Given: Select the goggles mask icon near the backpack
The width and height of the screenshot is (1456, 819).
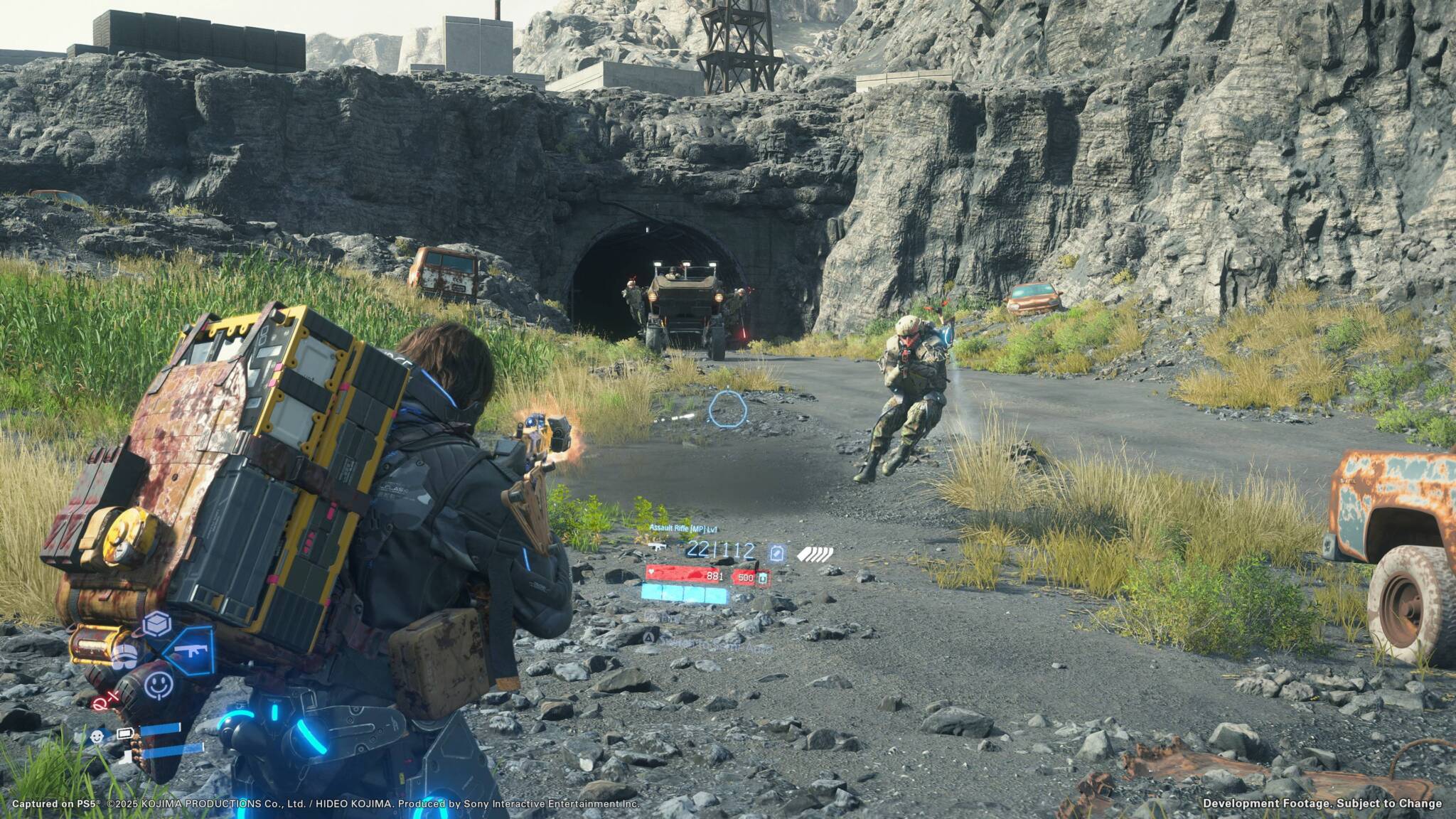Looking at the screenshot, I should point(125,656).
